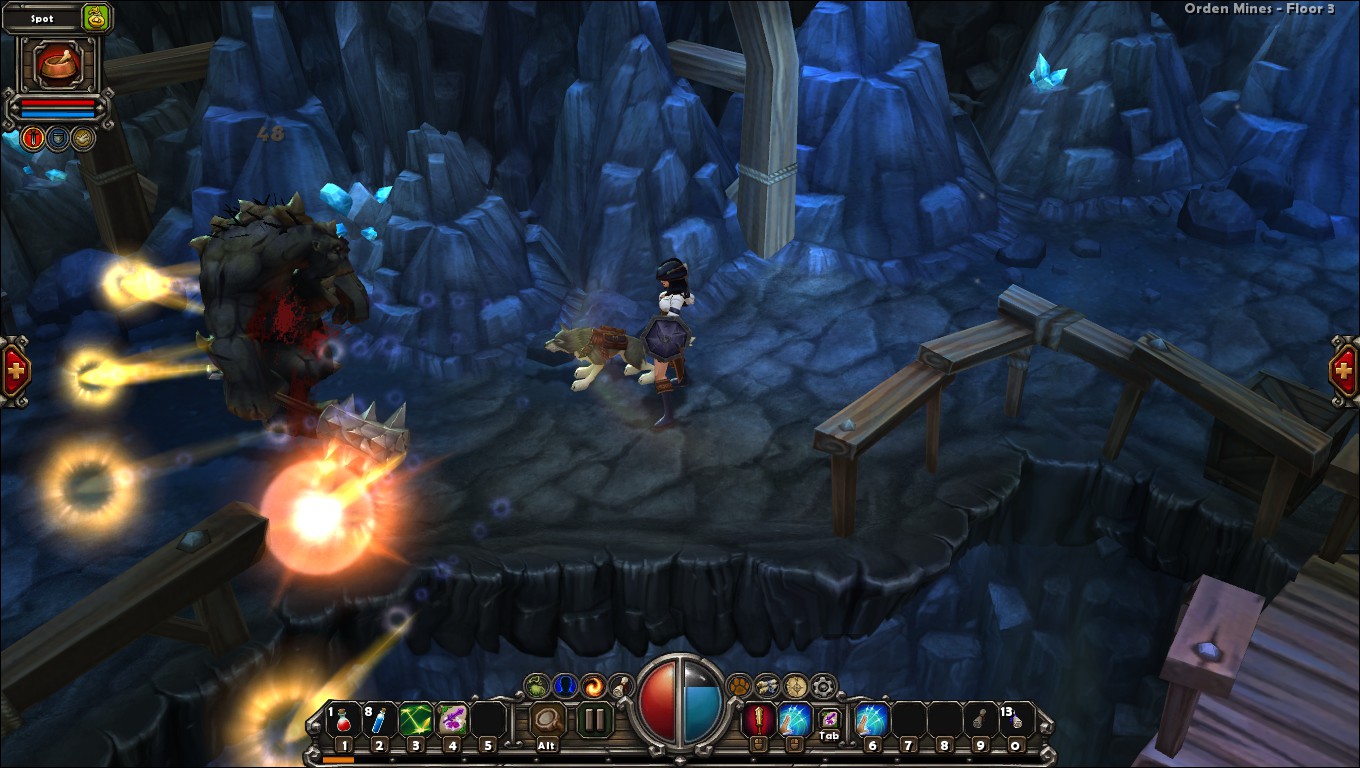Set Spot to defensive shield stance
1360x768 pixels.
[58, 138]
